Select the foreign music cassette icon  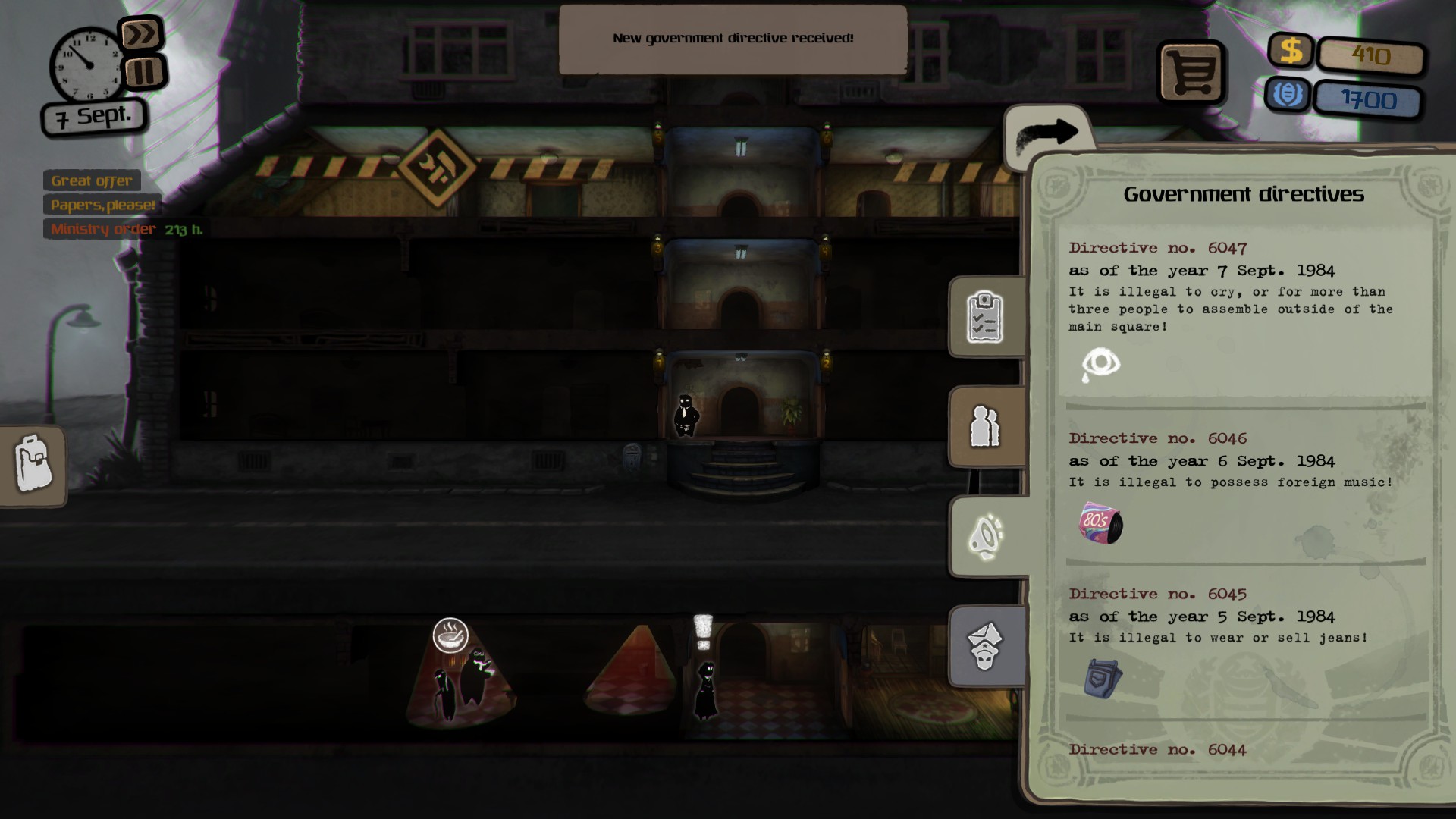pyautogui.click(x=1100, y=523)
